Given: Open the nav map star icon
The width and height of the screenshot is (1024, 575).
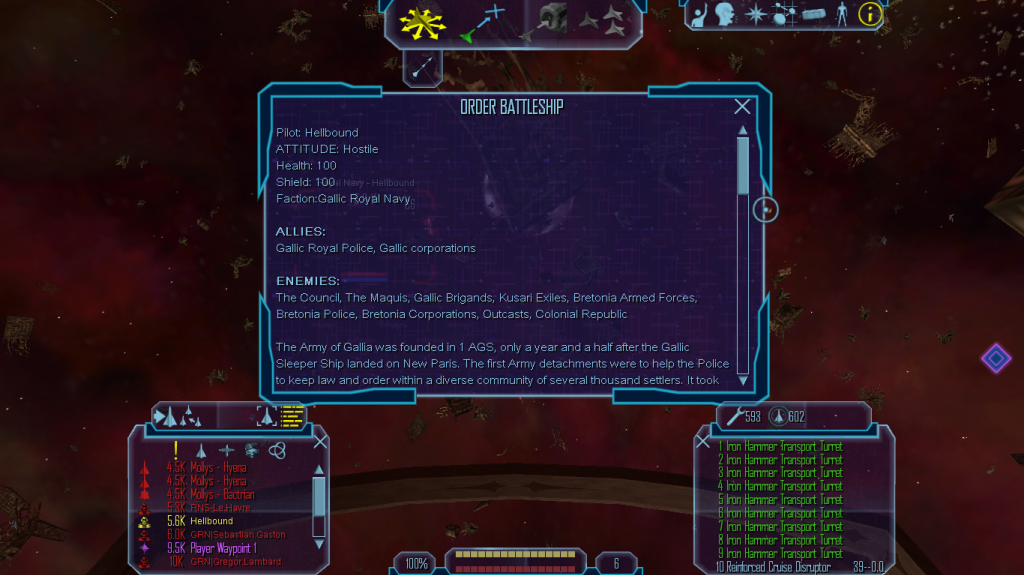Looking at the screenshot, I should (x=757, y=14).
